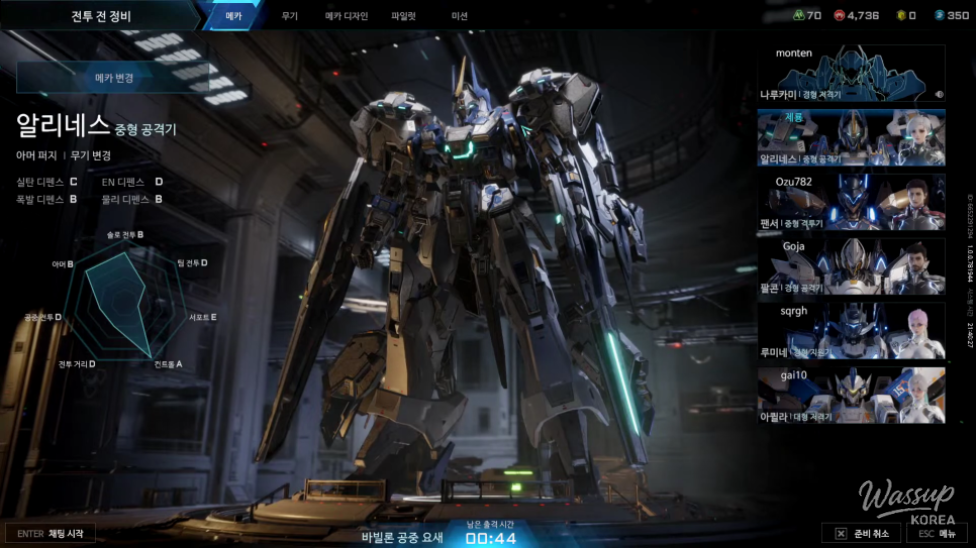Select the highlighted 알리네스 player card

coord(851,137)
